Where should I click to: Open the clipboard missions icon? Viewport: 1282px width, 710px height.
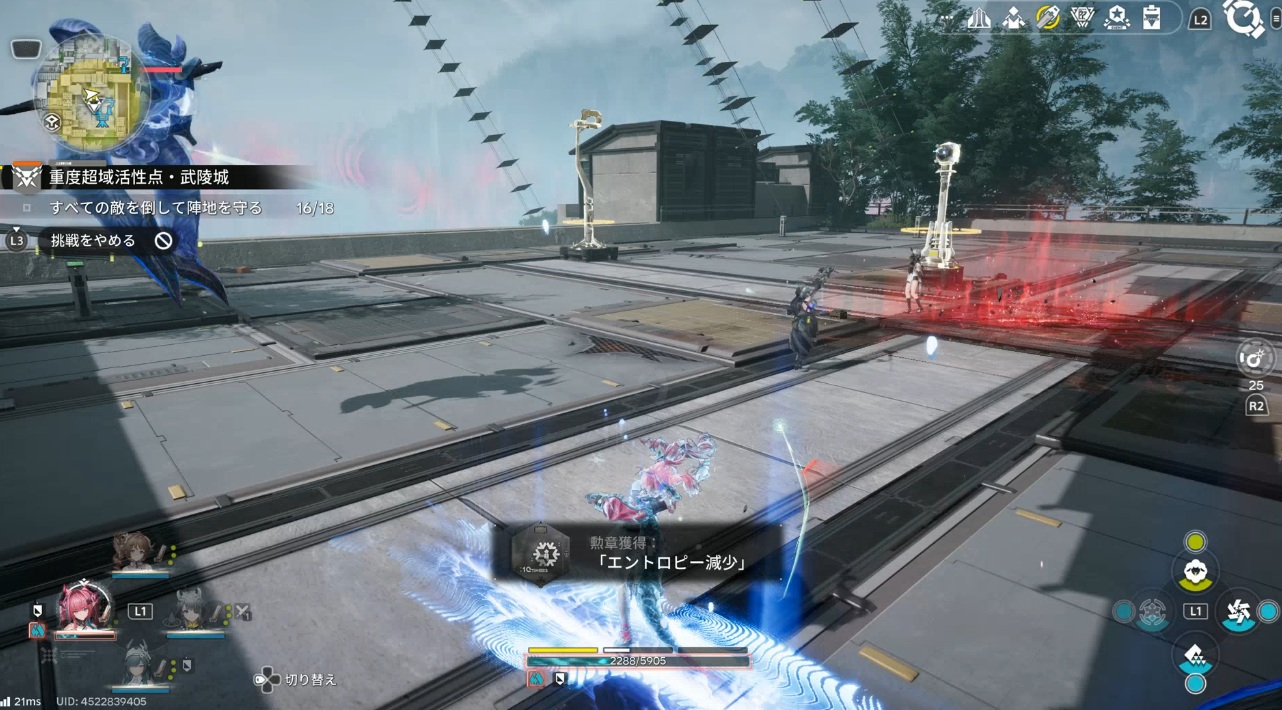(x=1151, y=18)
